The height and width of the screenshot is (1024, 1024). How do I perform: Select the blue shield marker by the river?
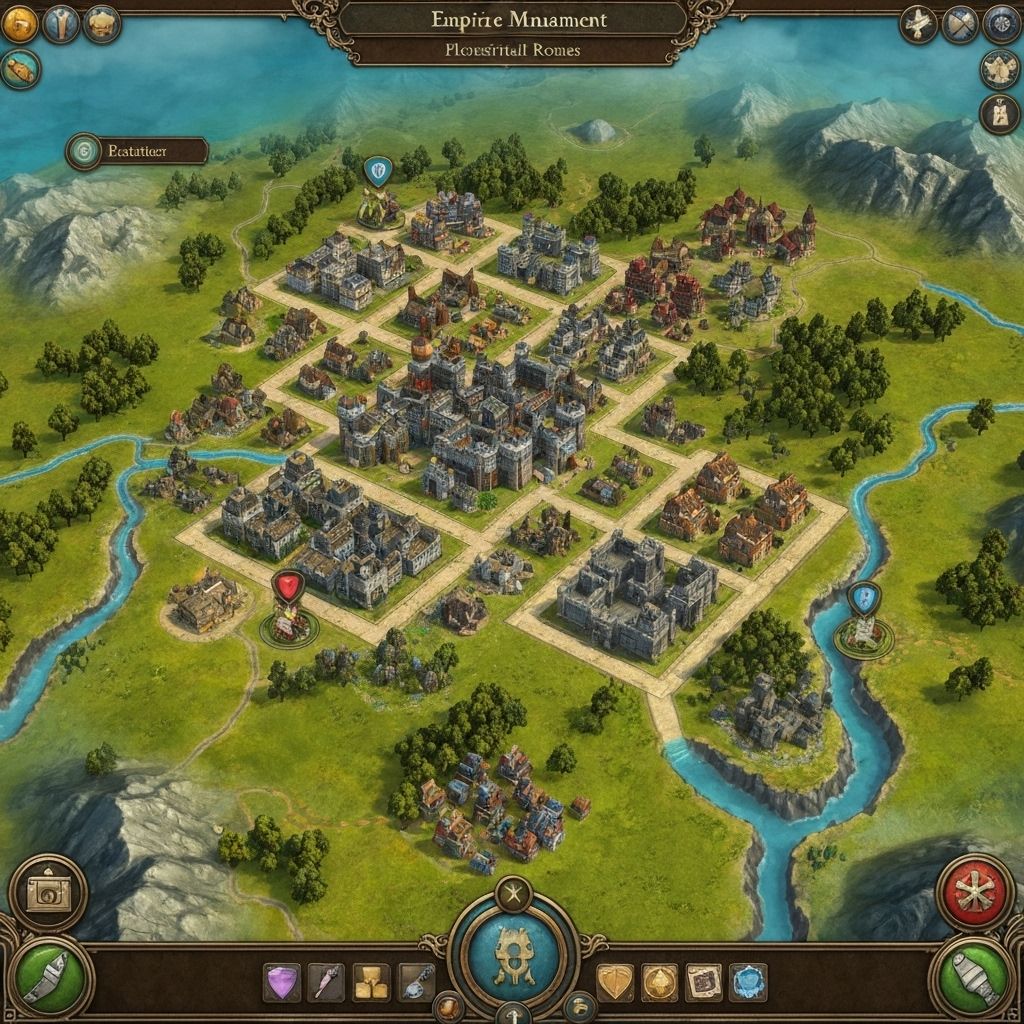(x=861, y=600)
